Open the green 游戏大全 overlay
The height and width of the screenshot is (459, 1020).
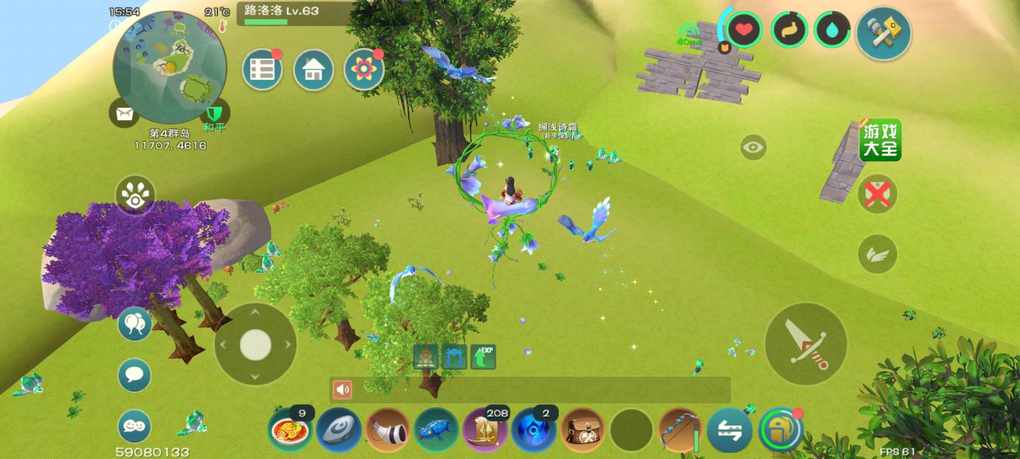(x=881, y=141)
